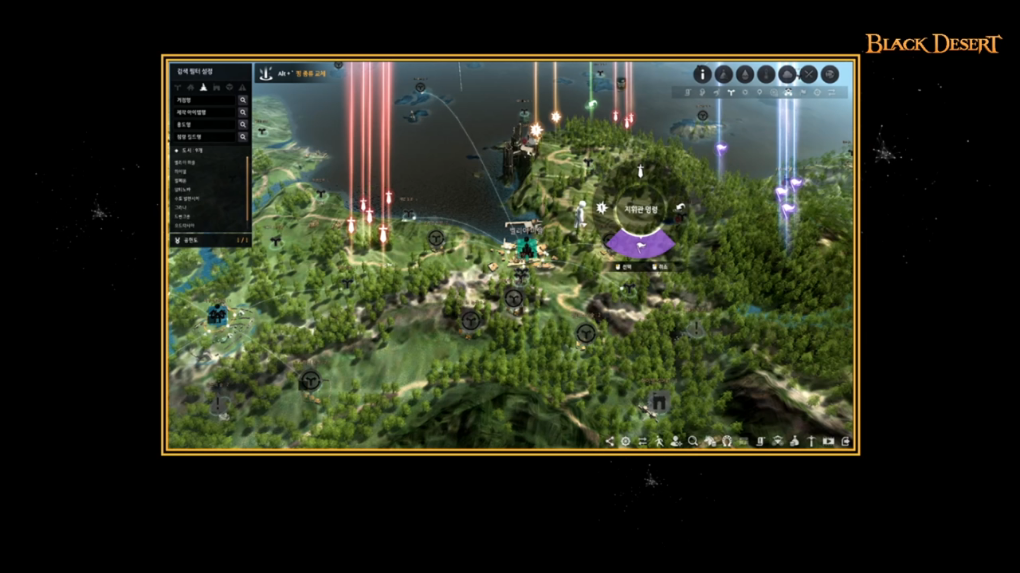Open the gear settings icon in the bottom toolbar
This screenshot has width=1020, height=573.
(x=626, y=441)
